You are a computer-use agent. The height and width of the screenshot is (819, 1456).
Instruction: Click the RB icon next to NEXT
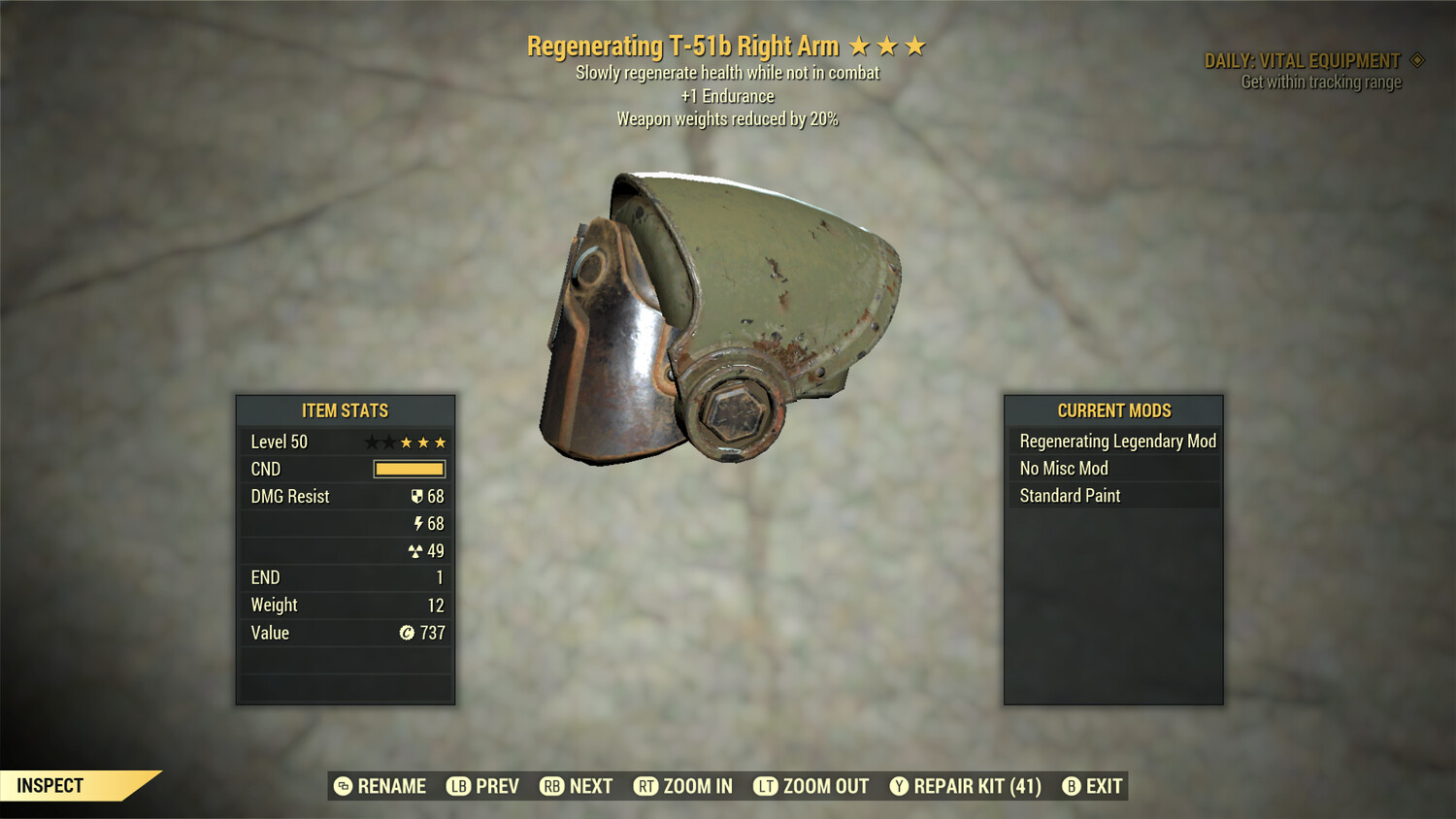pyautogui.click(x=551, y=786)
